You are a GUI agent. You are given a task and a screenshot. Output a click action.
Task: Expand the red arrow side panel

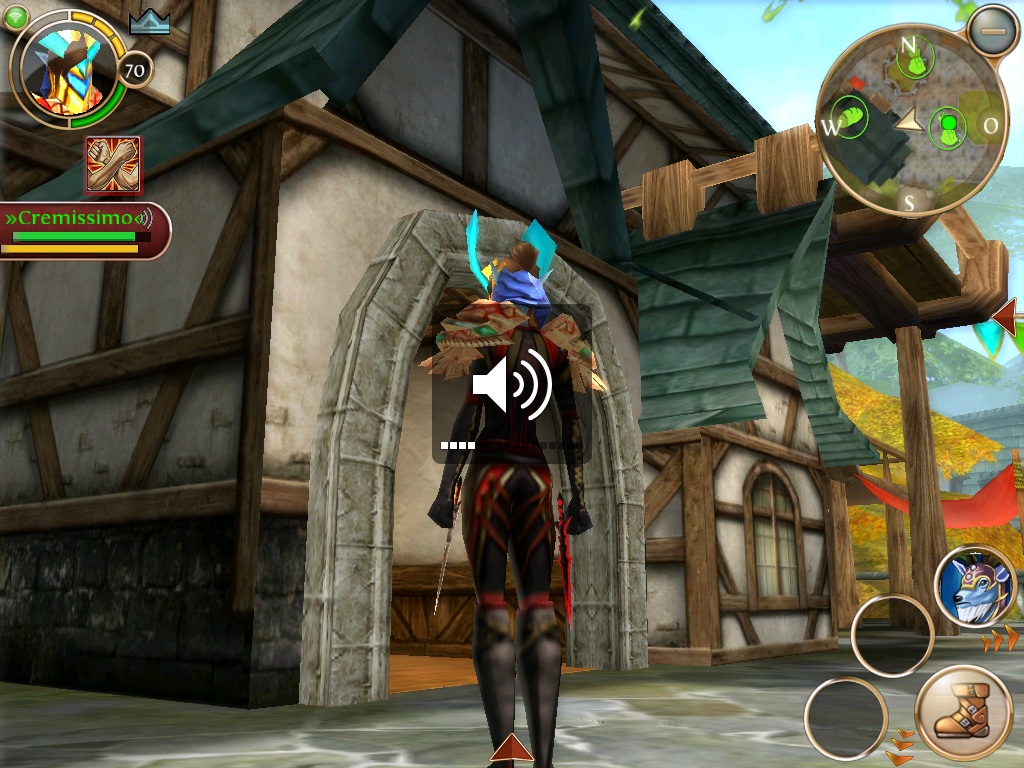click(1007, 318)
